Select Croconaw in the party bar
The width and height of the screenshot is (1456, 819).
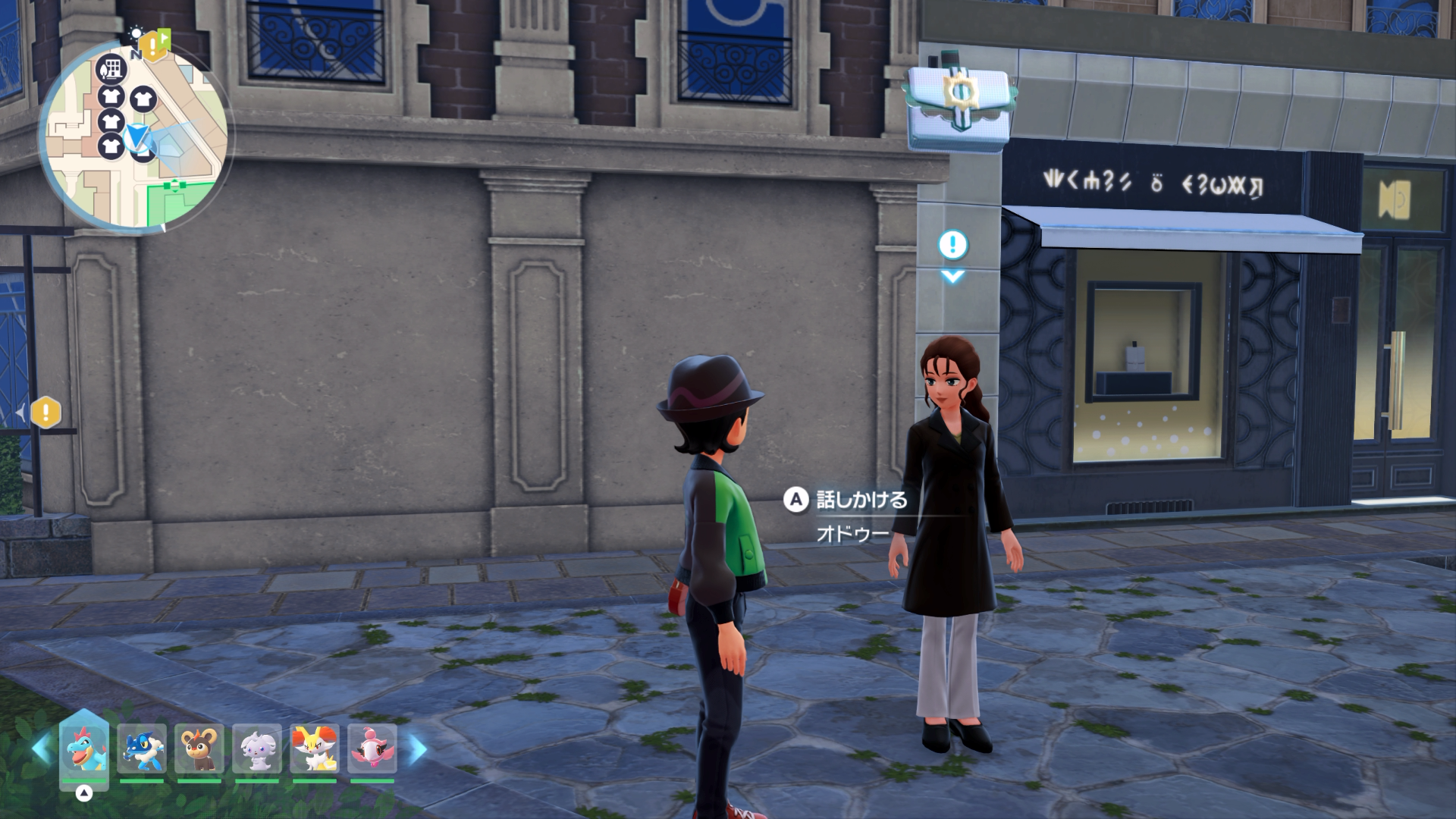[84, 748]
